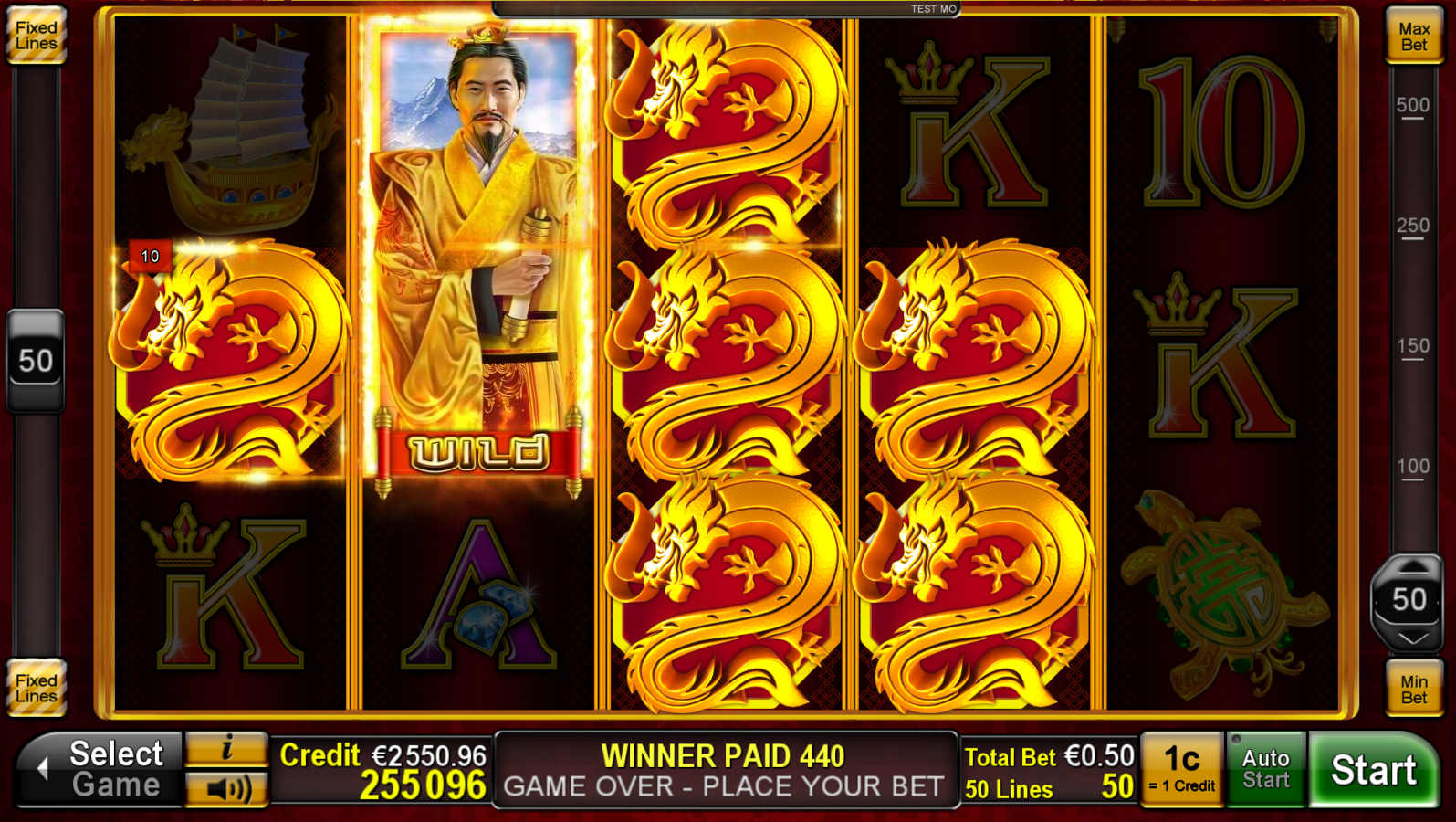Toggle the bet value 500 on the right scale
This screenshot has height=822, width=1456.
click(1411, 103)
